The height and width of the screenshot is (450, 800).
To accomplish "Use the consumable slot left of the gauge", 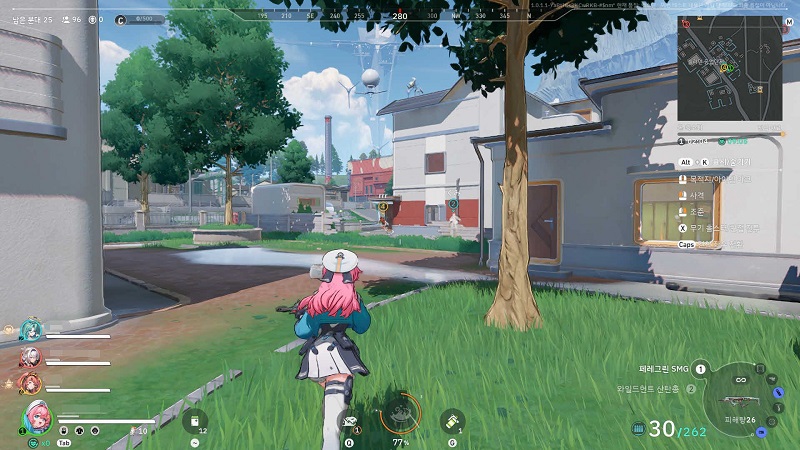I will 350,421.
